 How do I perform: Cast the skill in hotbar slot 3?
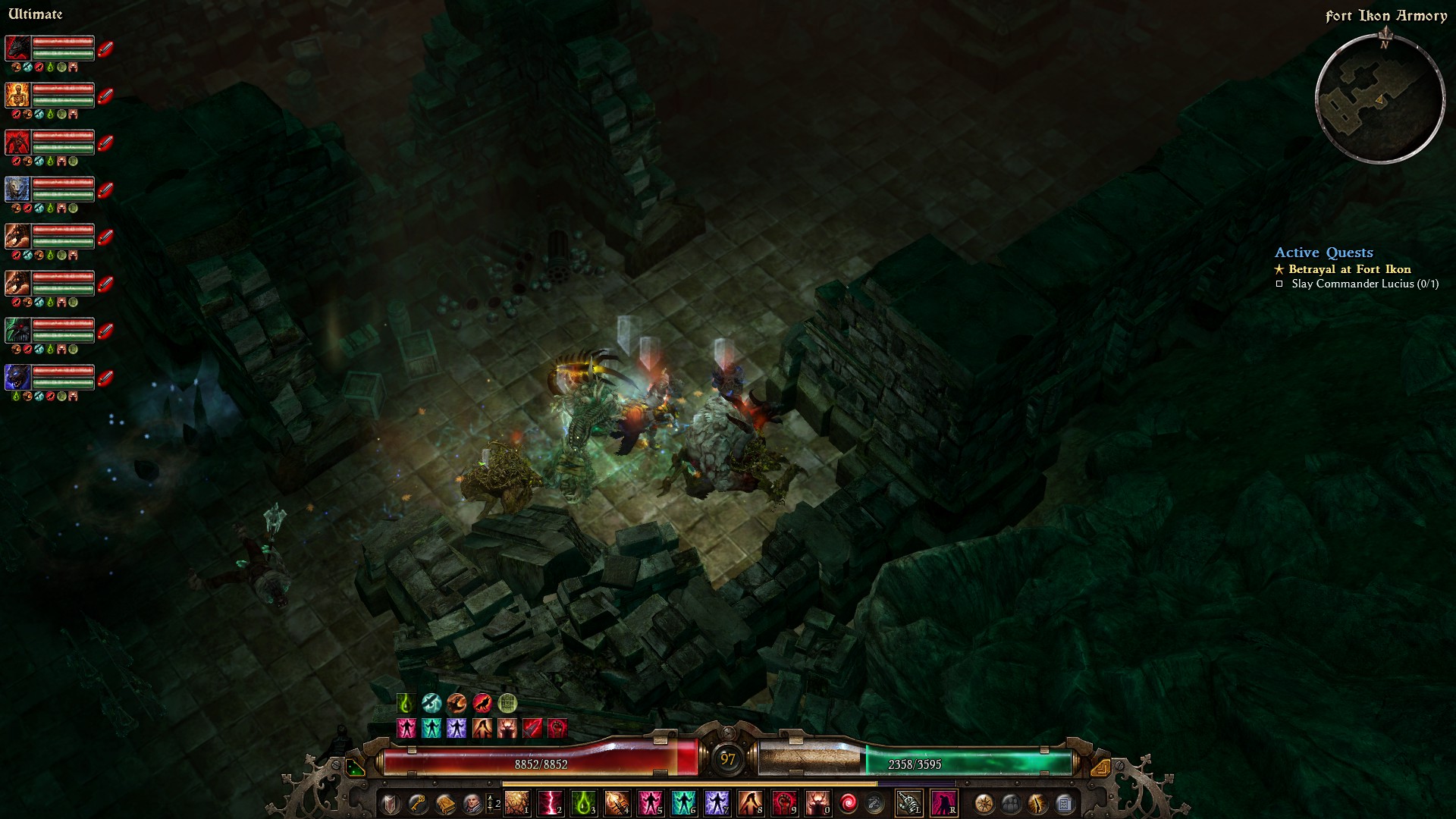(584, 802)
